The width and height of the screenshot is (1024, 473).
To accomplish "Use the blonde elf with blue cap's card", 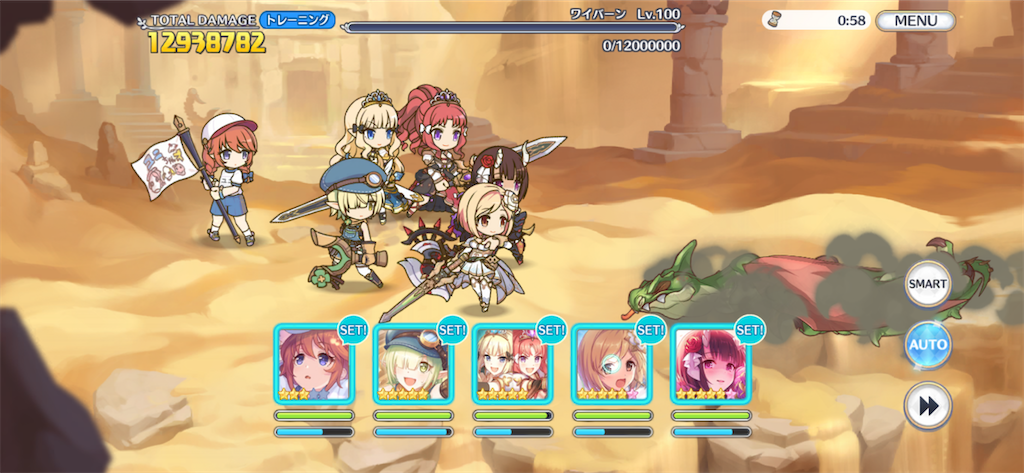I will 413,364.
